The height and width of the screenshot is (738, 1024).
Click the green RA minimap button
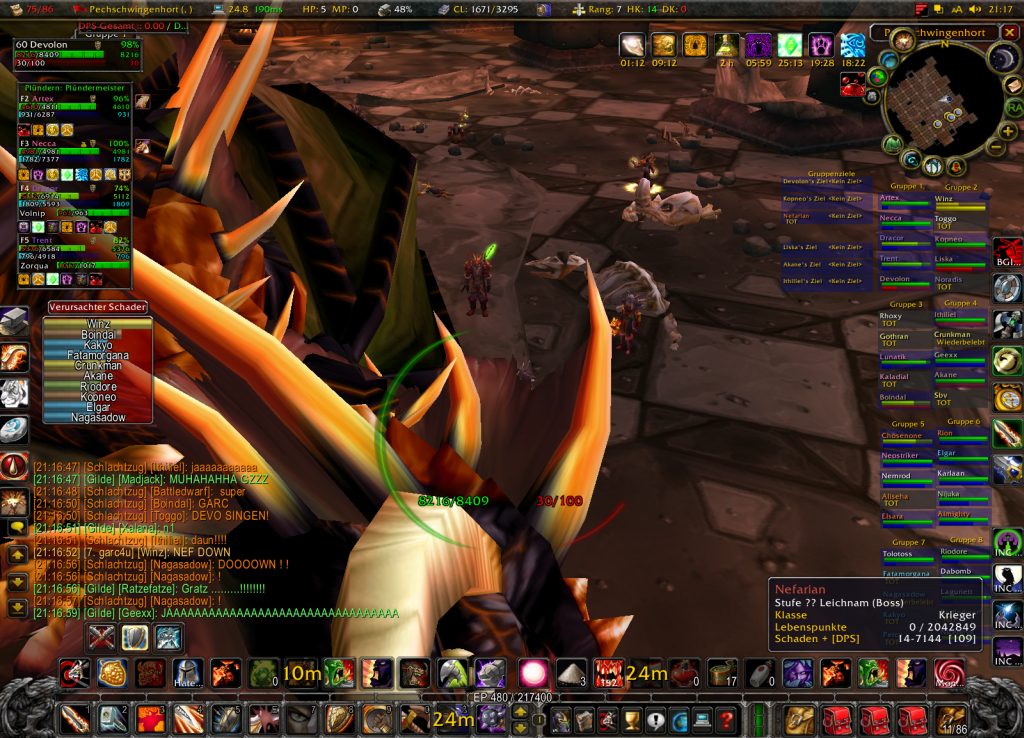(1014, 107)
